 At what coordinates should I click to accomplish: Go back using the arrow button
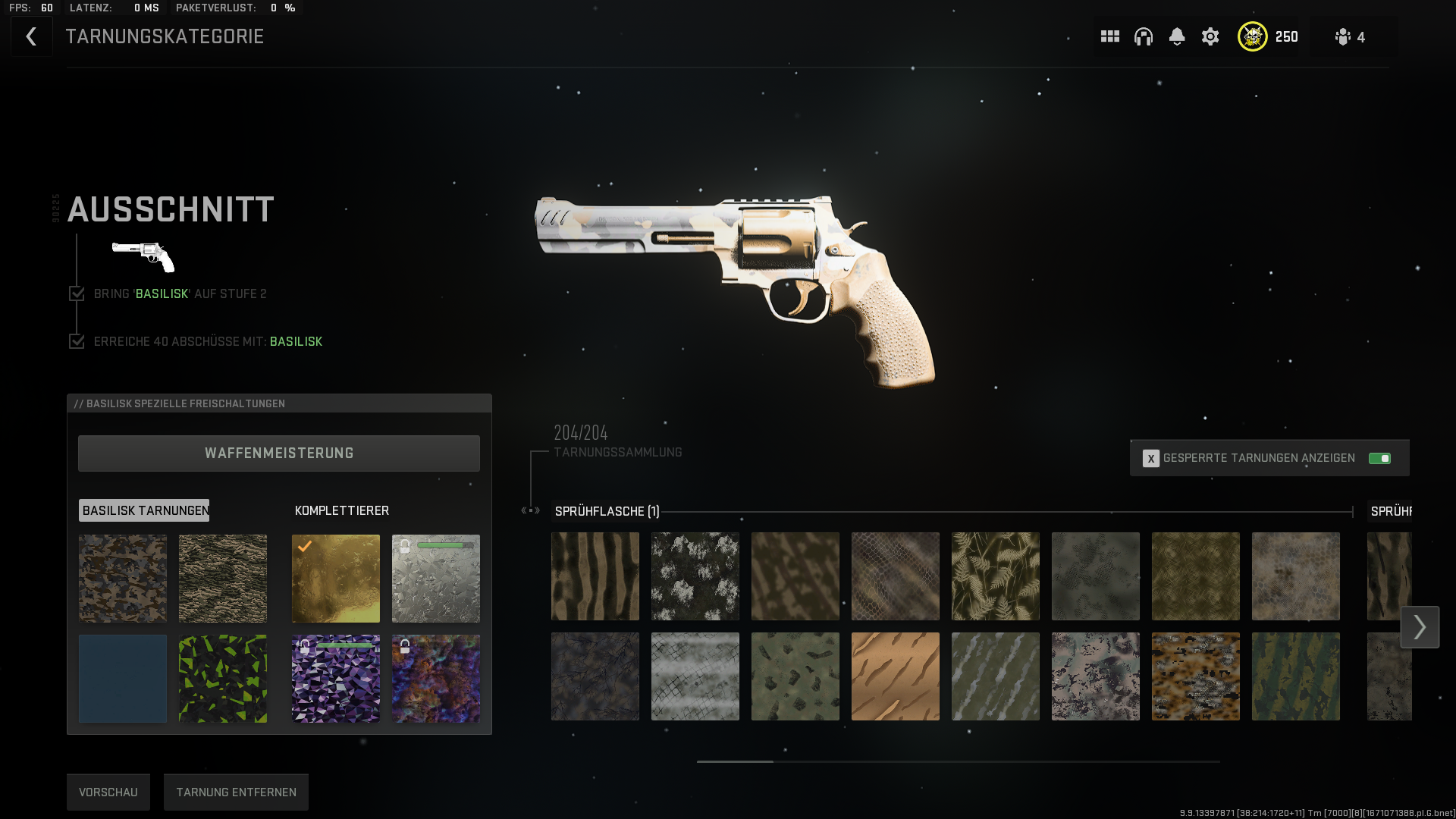pyautogui.click(x=31, y=36)
